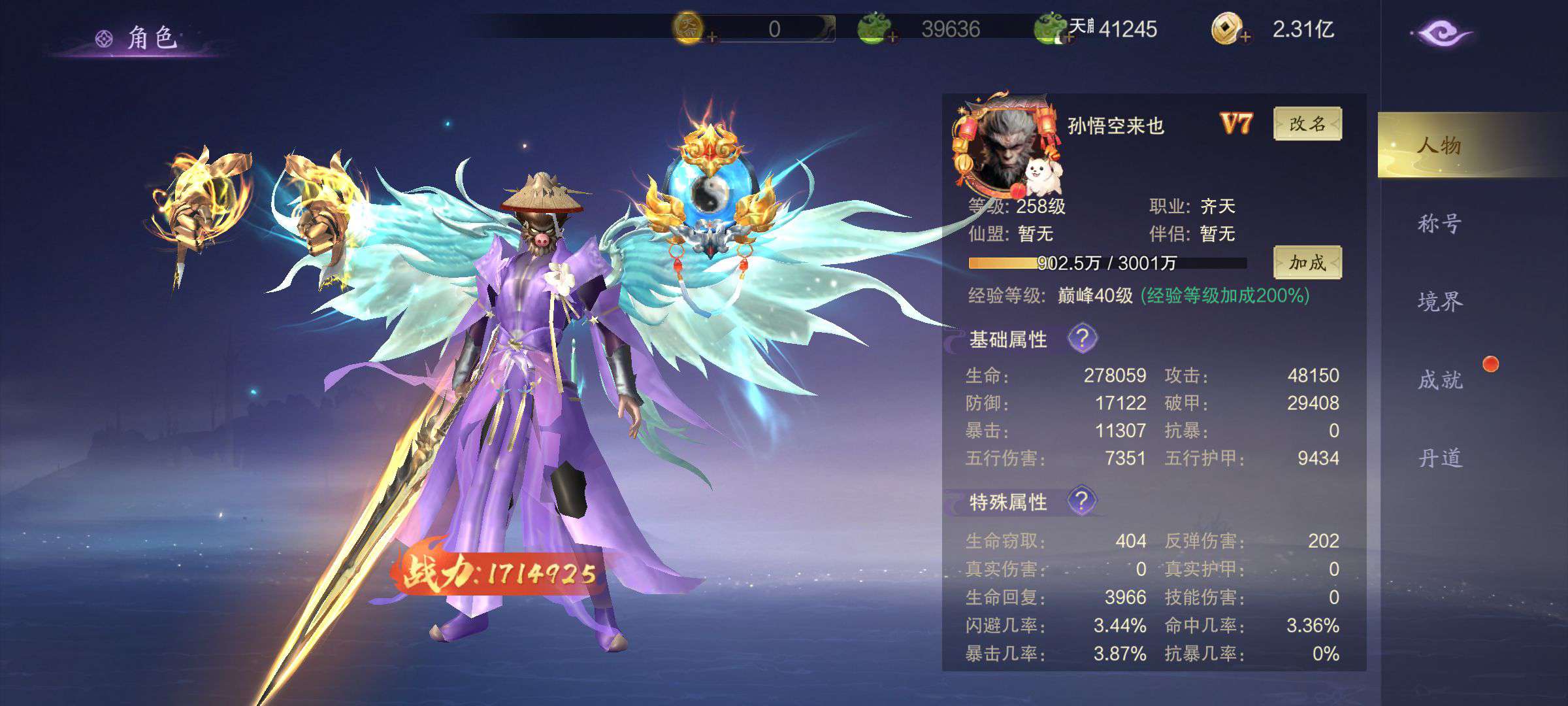Open the 境界 realm tab
This screenshot has height=706, width=1568.
pyautogui.click(x=1439, y=301)
